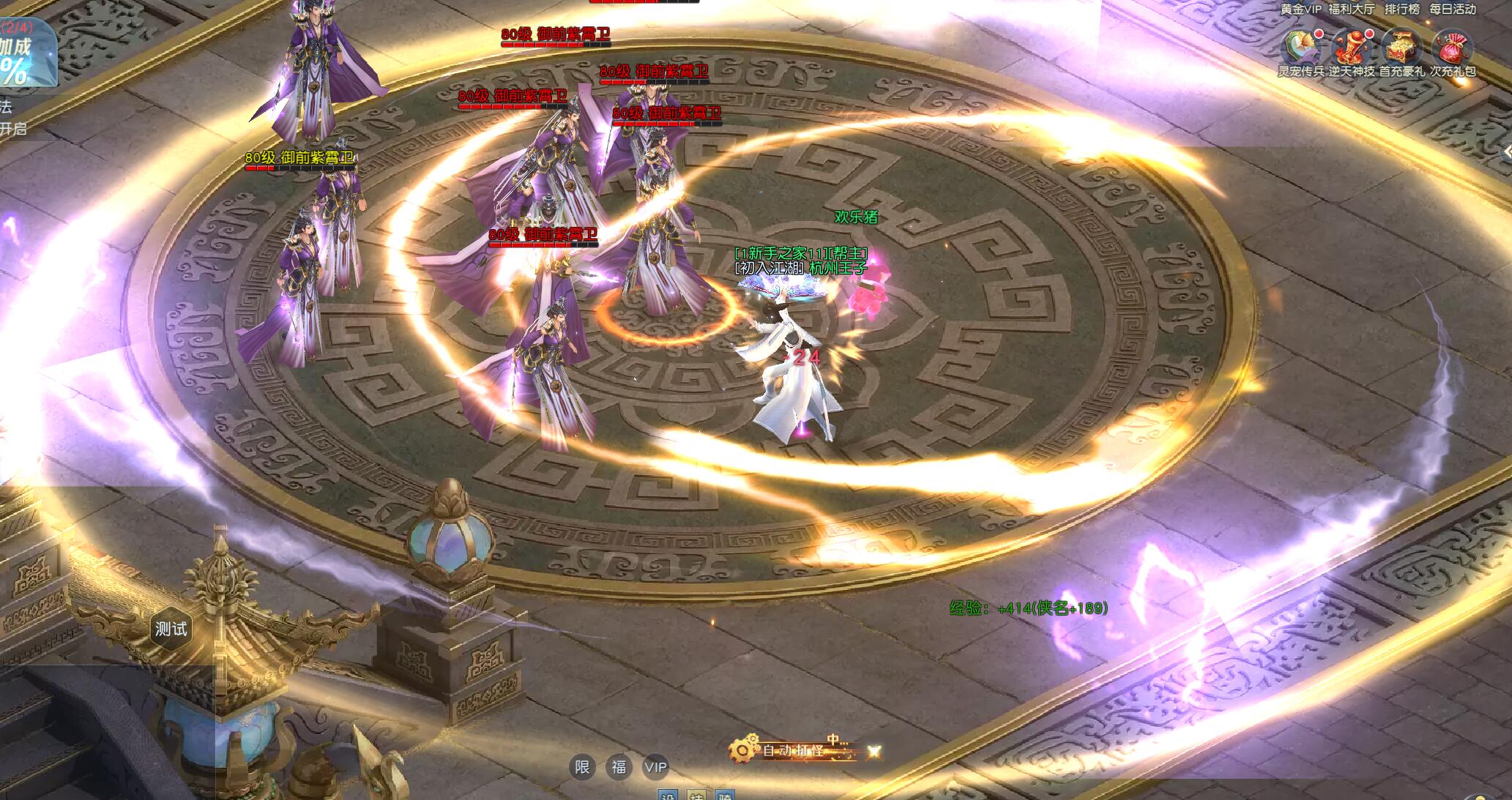
Task: Open the round VIP button
Action: pos(655,767)
